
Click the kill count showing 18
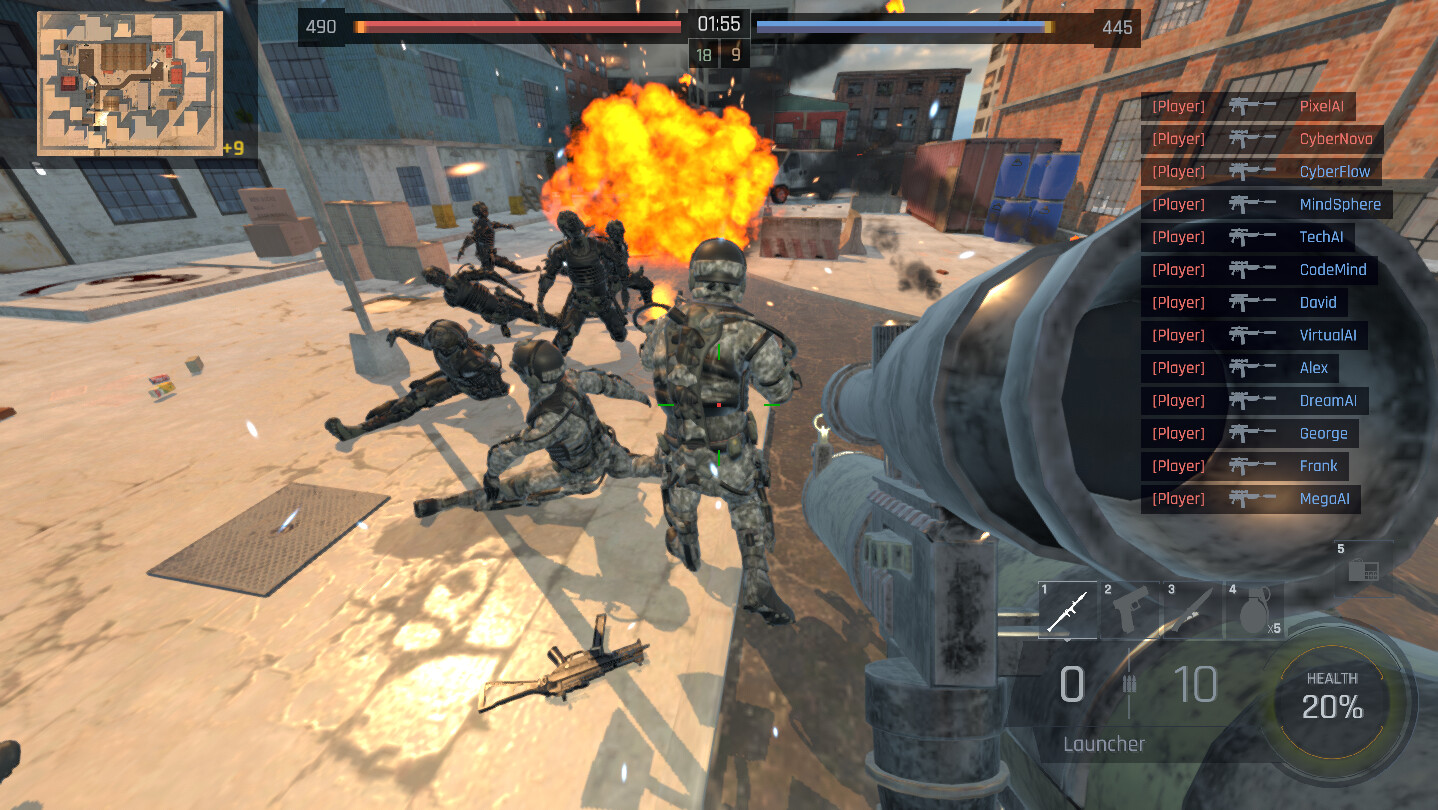pyautogui.click(x=702, y=54)
